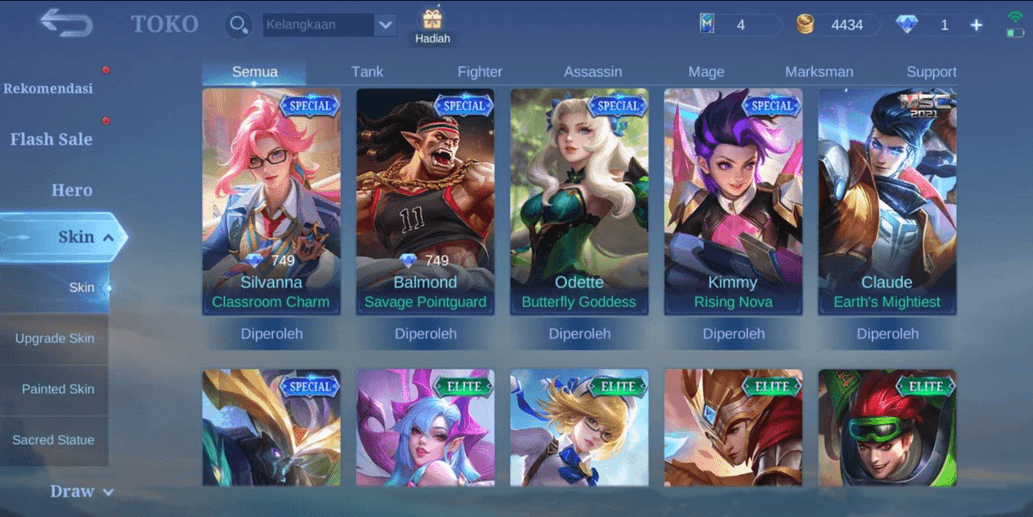Open the Rekomendasi shop section
Screen dimensions: 1033x517
point(48,89)
